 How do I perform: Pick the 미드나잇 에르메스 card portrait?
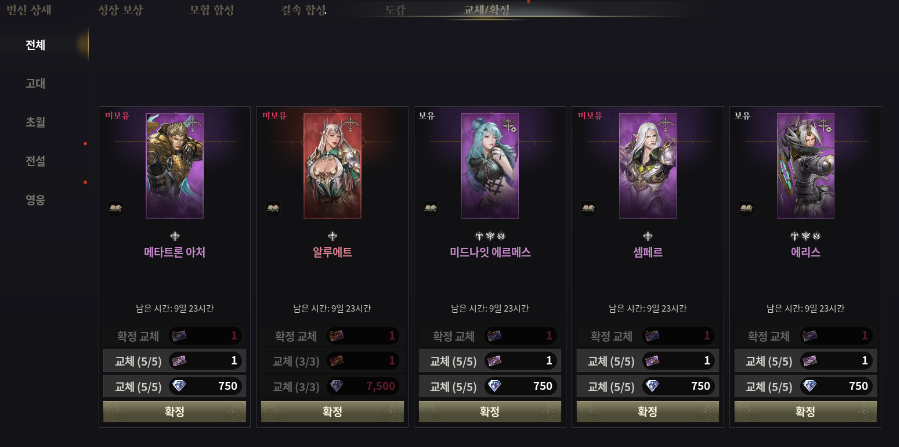[490, 165]
